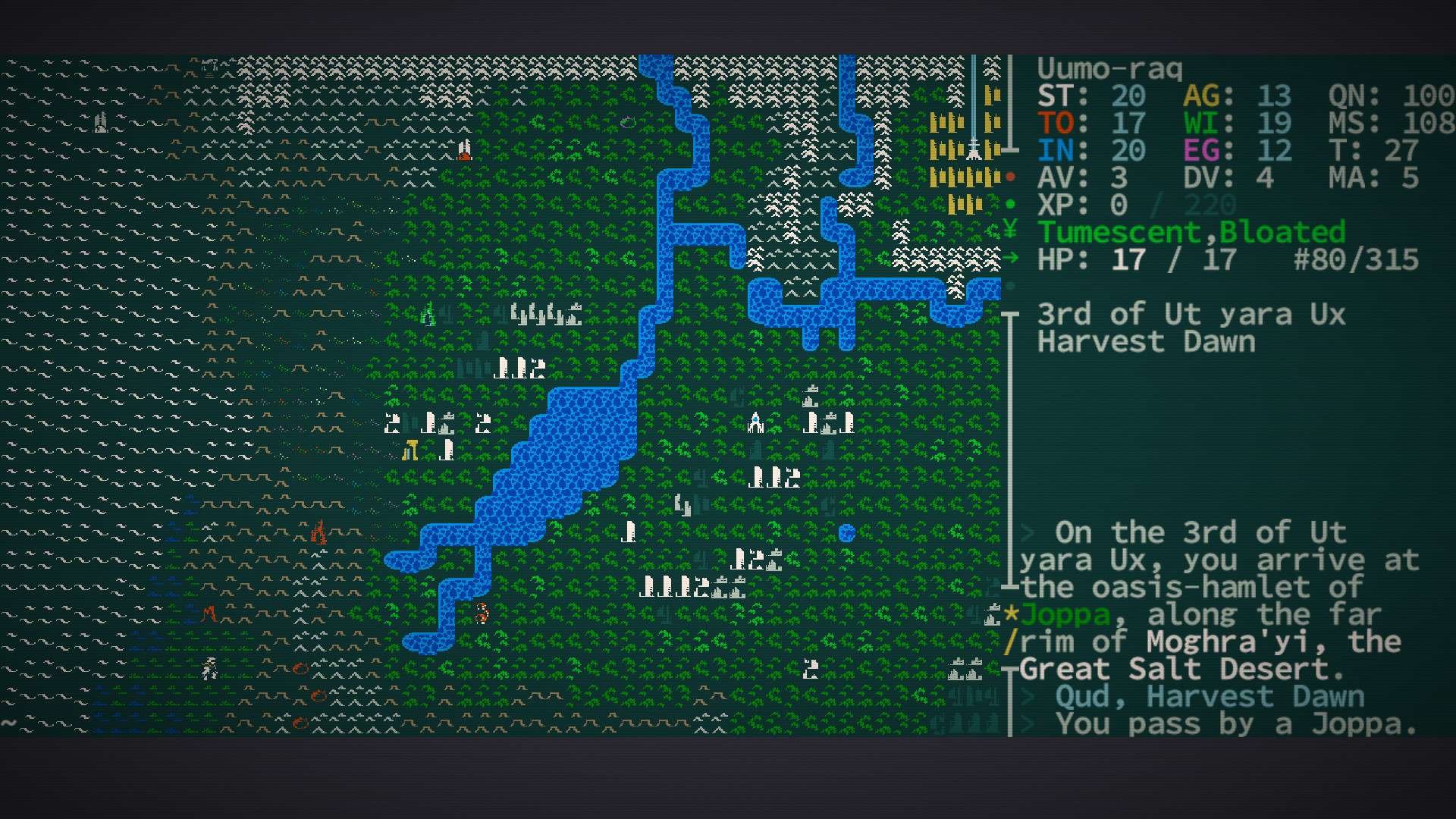This screenshot has width=1456, height=819.
Task: Select the player character glyph on the world map
Action: point(482,613)
